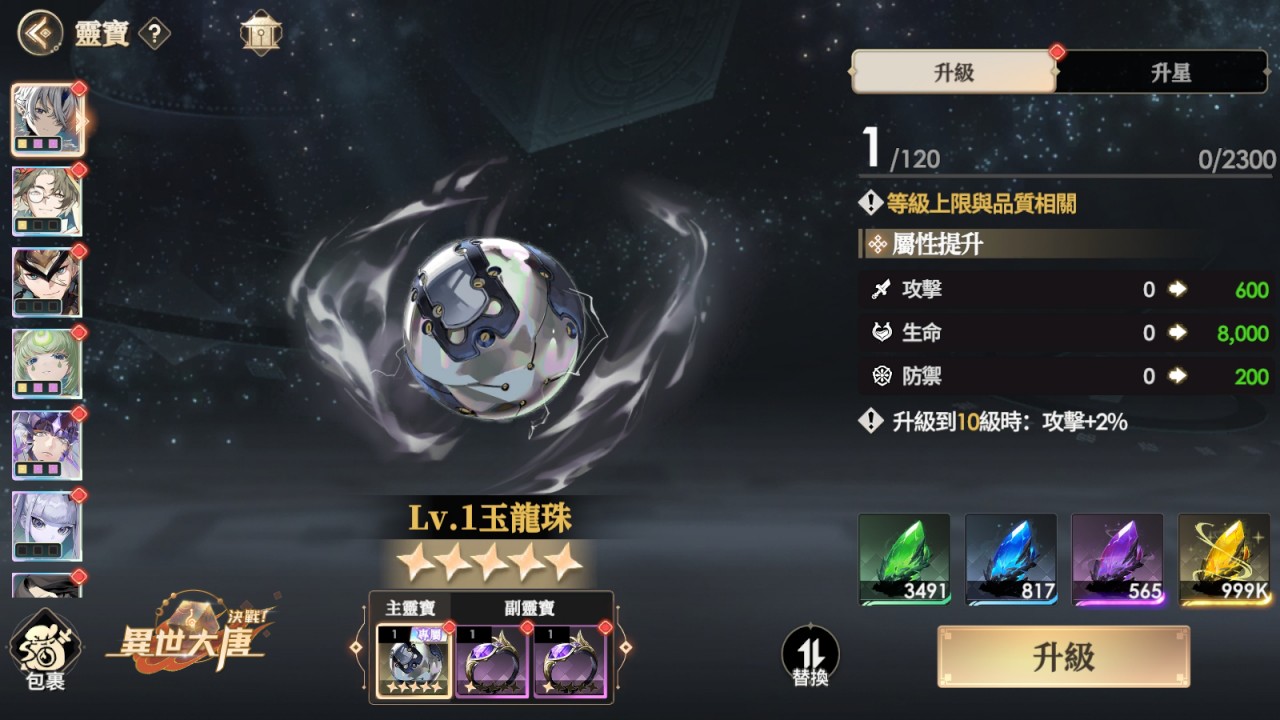Click the 攻擊 attack stat icon

coord(880,290)
